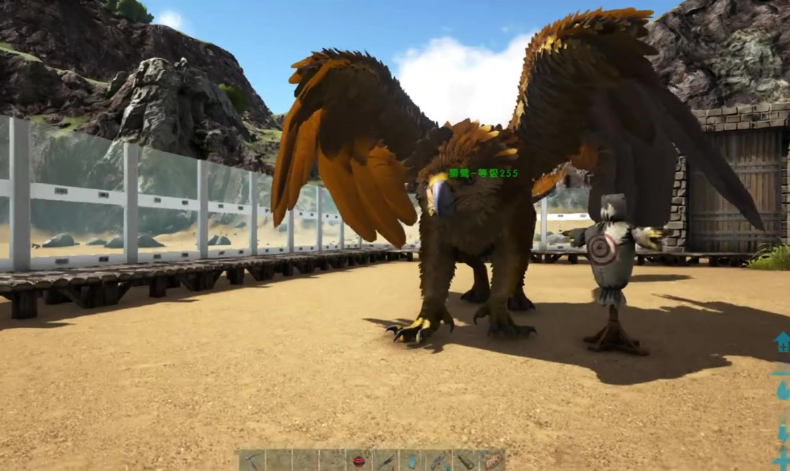Equip the spear-like item in the hotbar
This screenshot has width=790, height=471.
click(386, 461)
